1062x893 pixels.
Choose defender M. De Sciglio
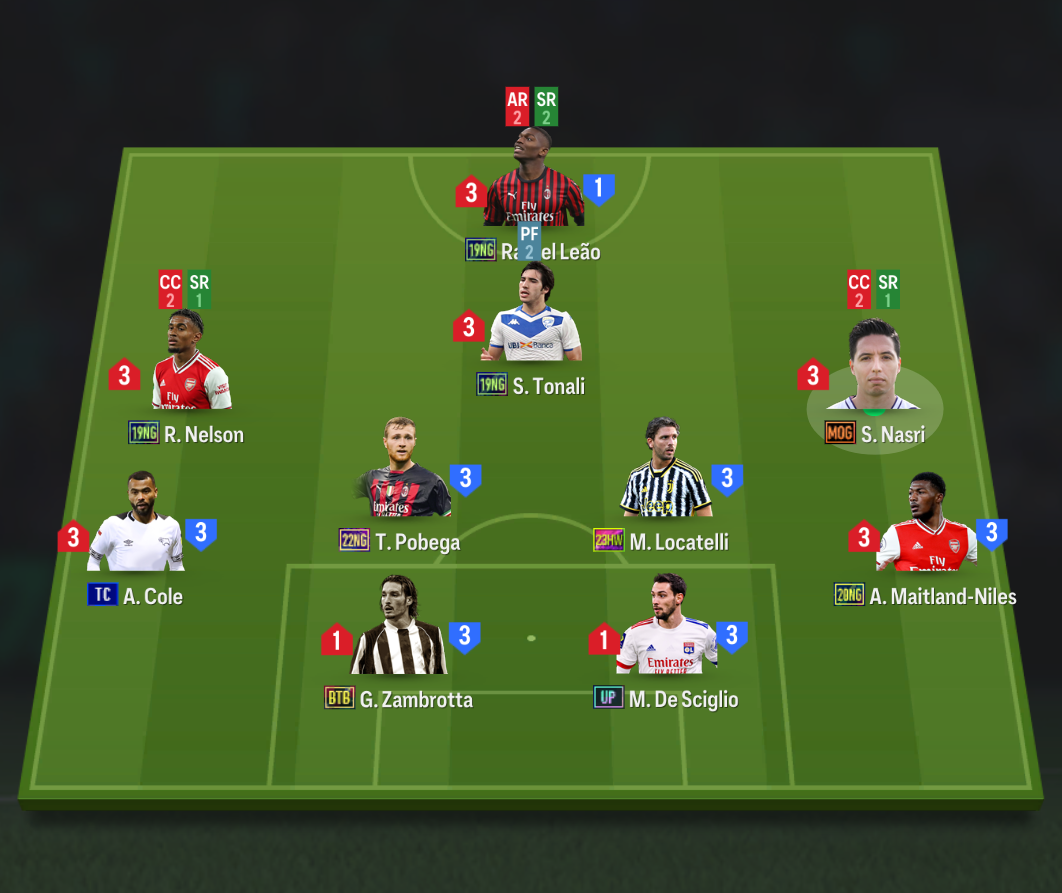pyautogui.click(x=666, y=630)
